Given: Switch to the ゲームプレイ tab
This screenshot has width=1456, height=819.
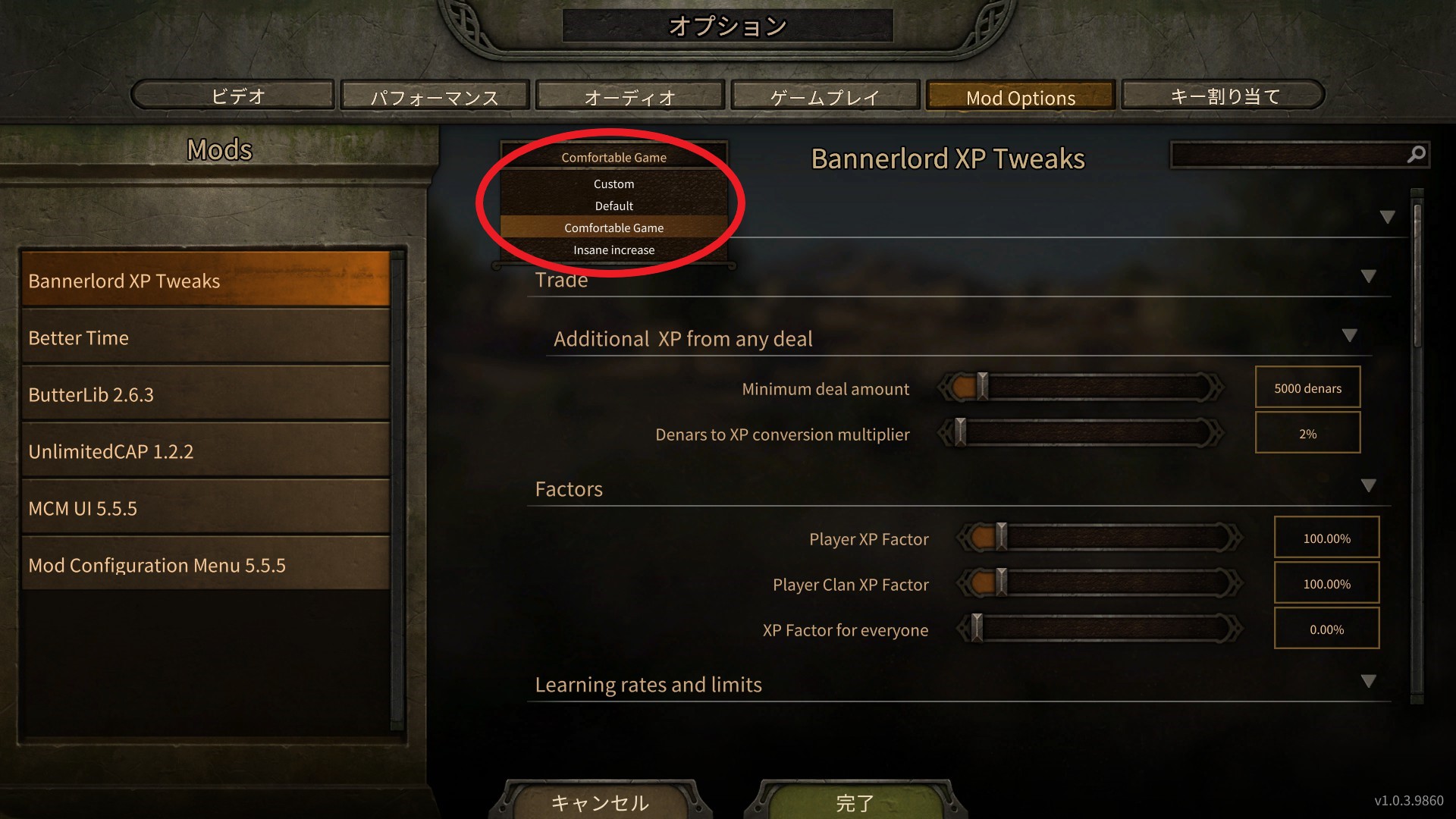Looking at the screenshot, I should tap(824, 96).
